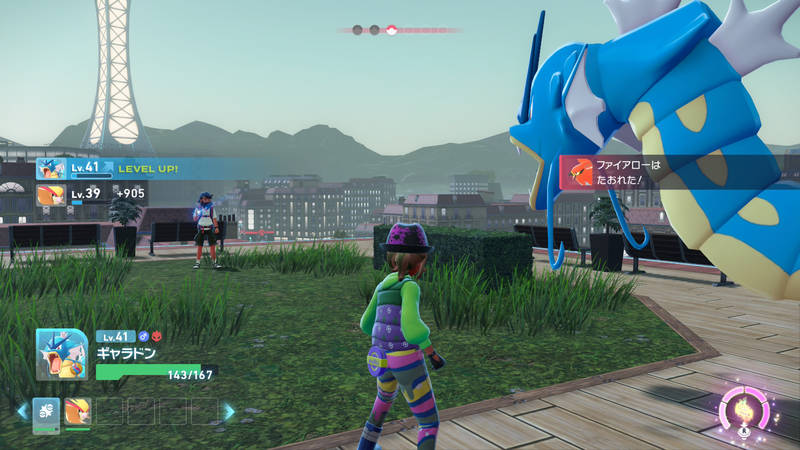Click the left arrow of the party bar
Image resolution: width=800 pixels, height=450 pixels.
tap(22, 411)
